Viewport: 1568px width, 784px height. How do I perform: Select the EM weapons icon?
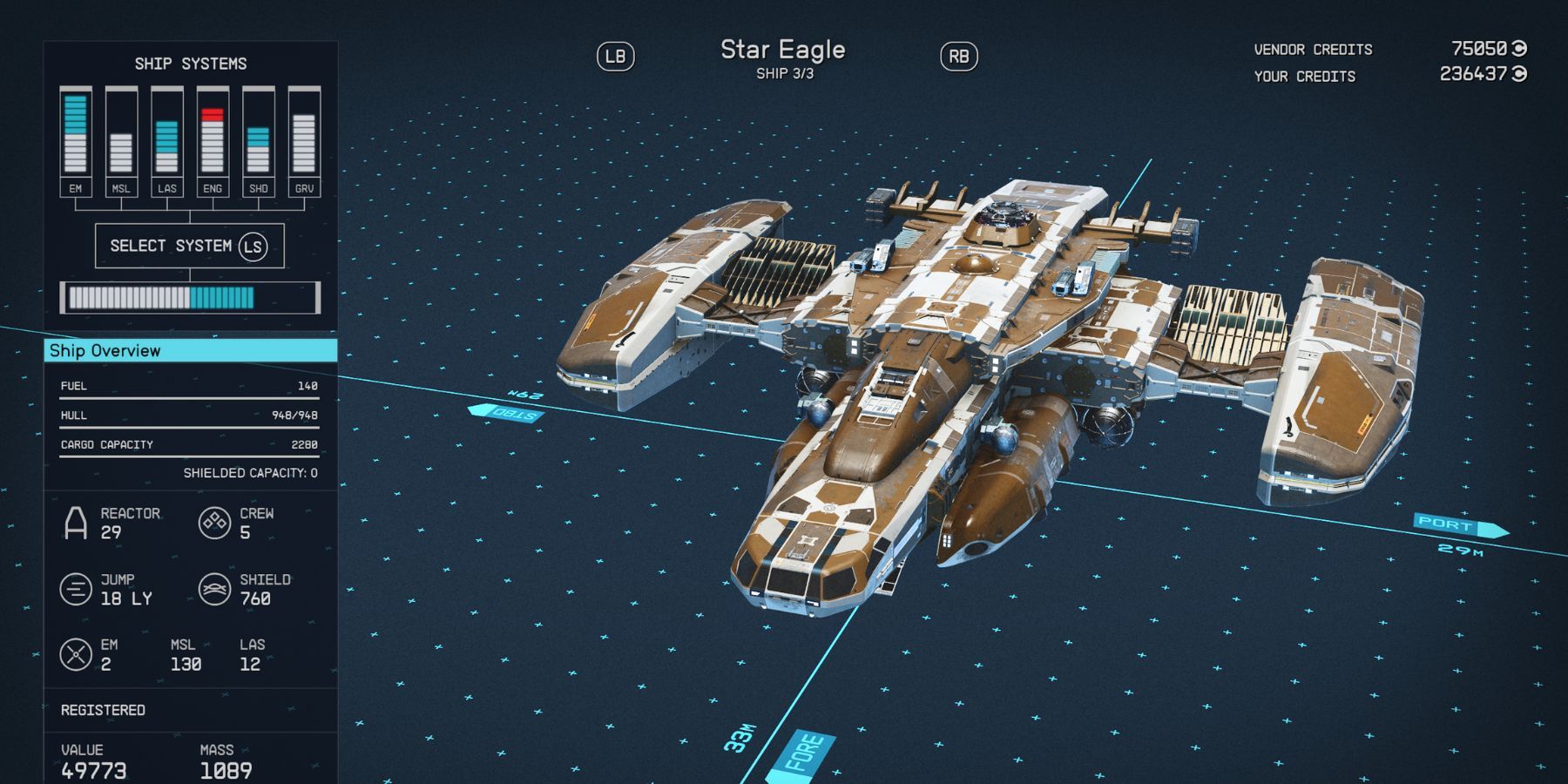click(x=74, y=652)
